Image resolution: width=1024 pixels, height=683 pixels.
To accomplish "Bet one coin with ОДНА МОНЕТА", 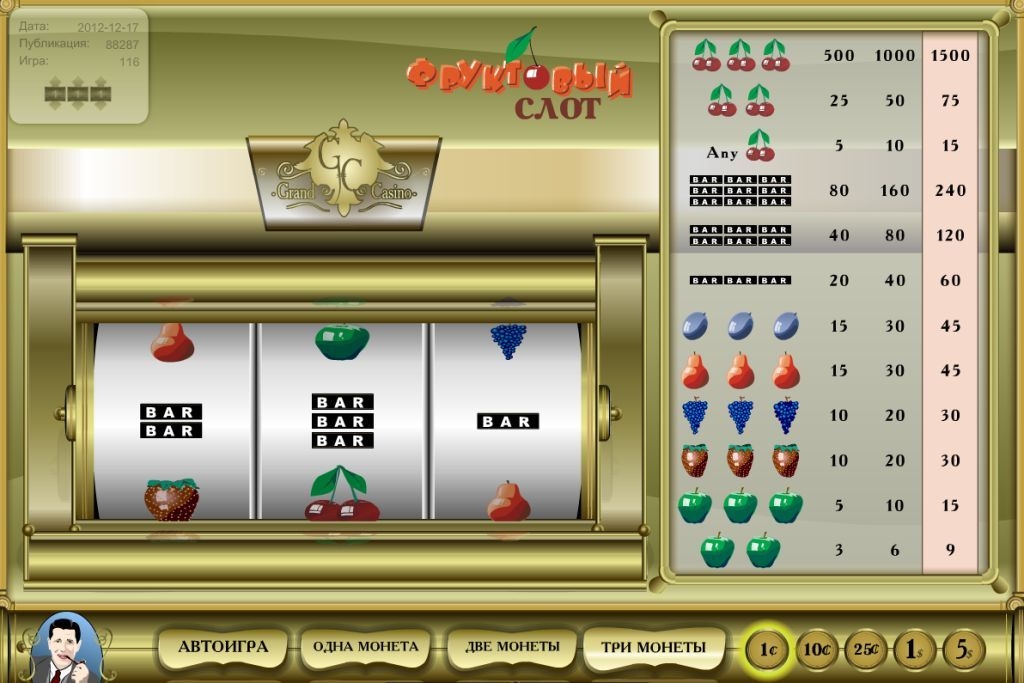I will [366, 647].
